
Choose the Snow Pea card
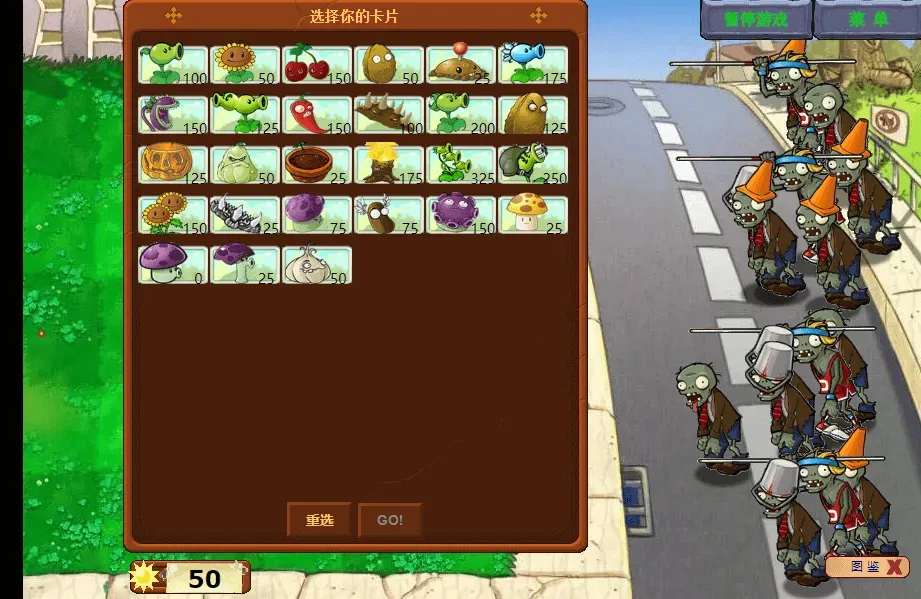point(533,65)
